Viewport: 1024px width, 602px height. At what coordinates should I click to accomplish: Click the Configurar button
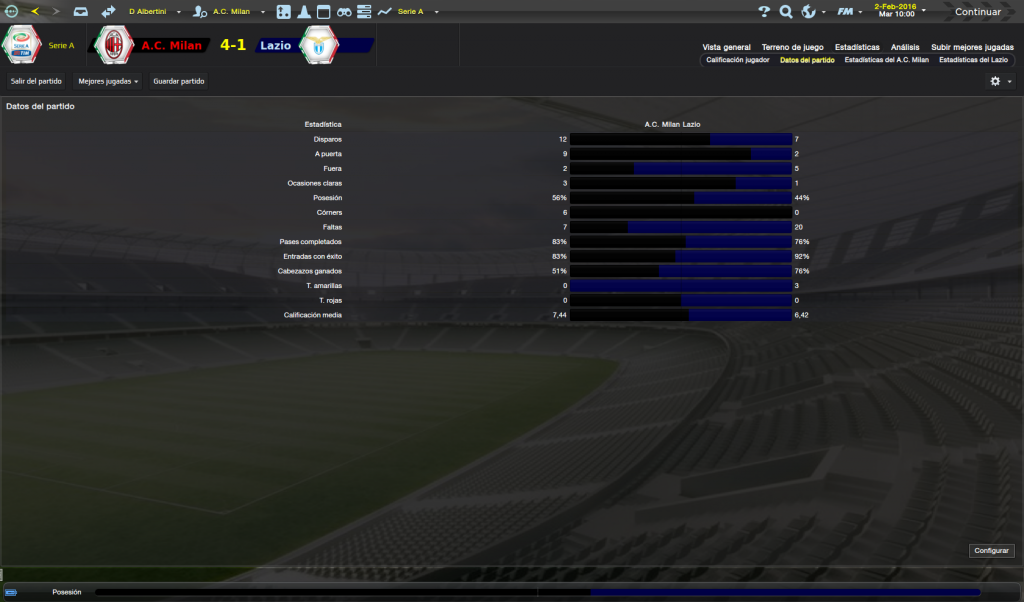(991, 550)
